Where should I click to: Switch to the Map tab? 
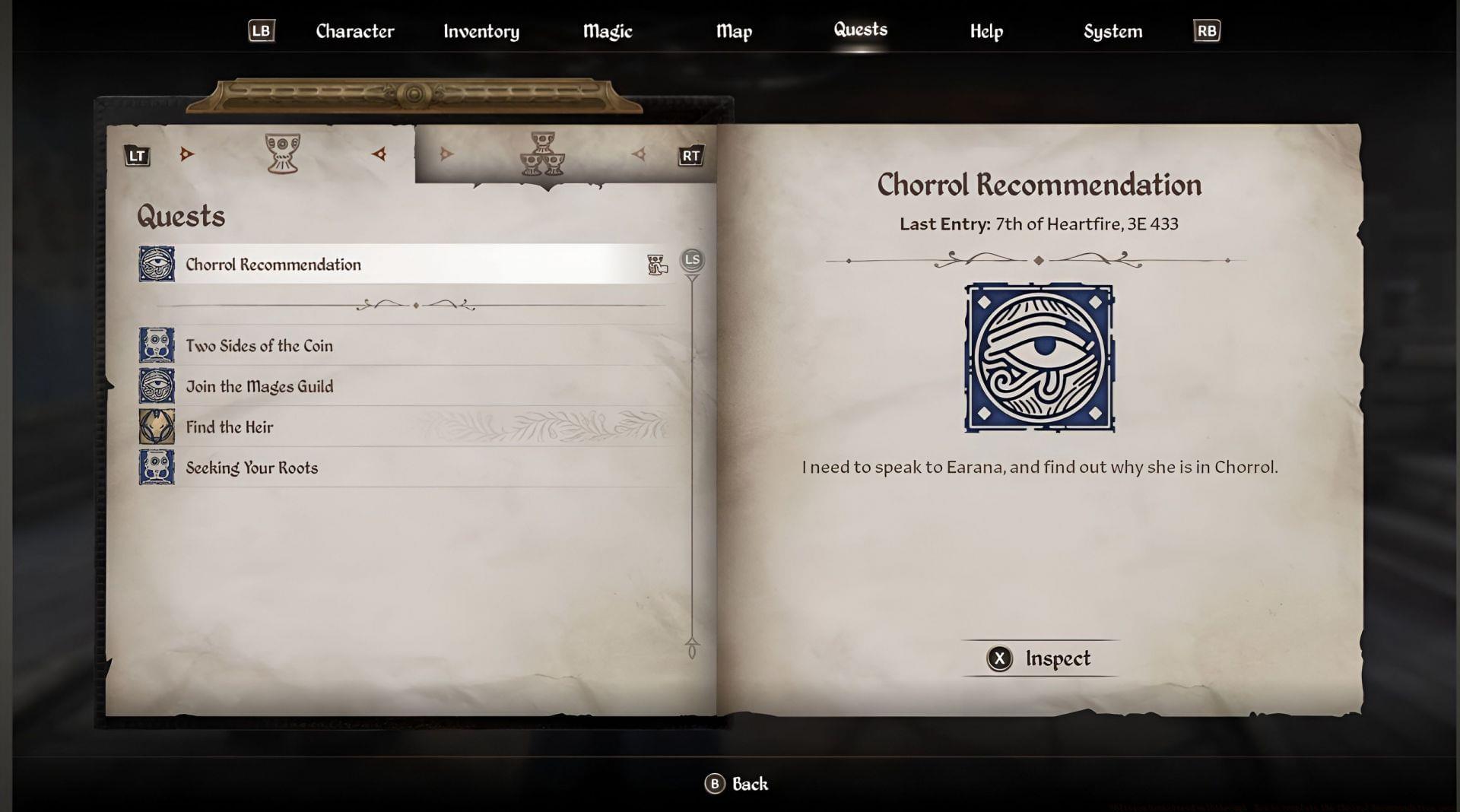pos(733,31)
